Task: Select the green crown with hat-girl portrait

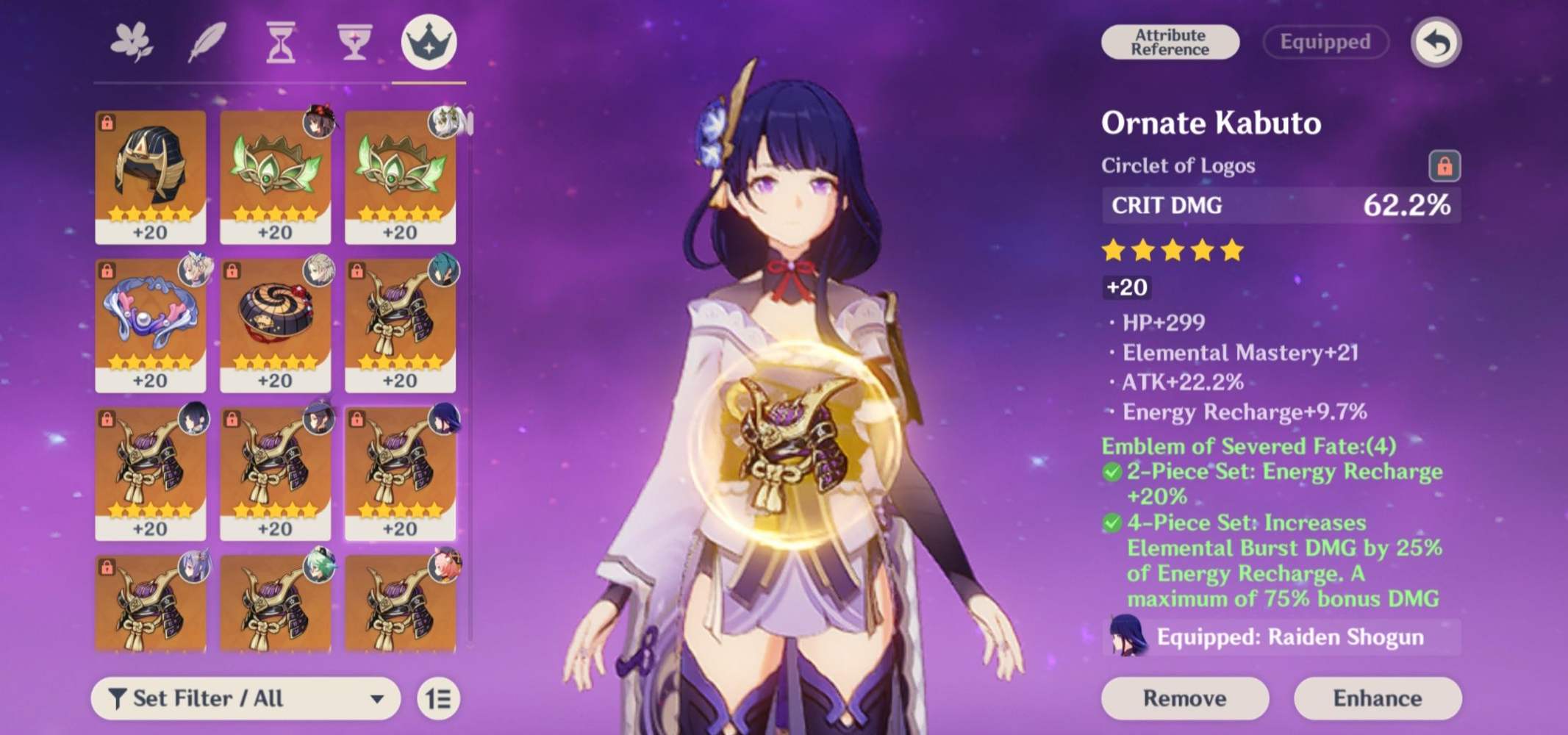Action: pyautogui.click(x=276, y=176)
